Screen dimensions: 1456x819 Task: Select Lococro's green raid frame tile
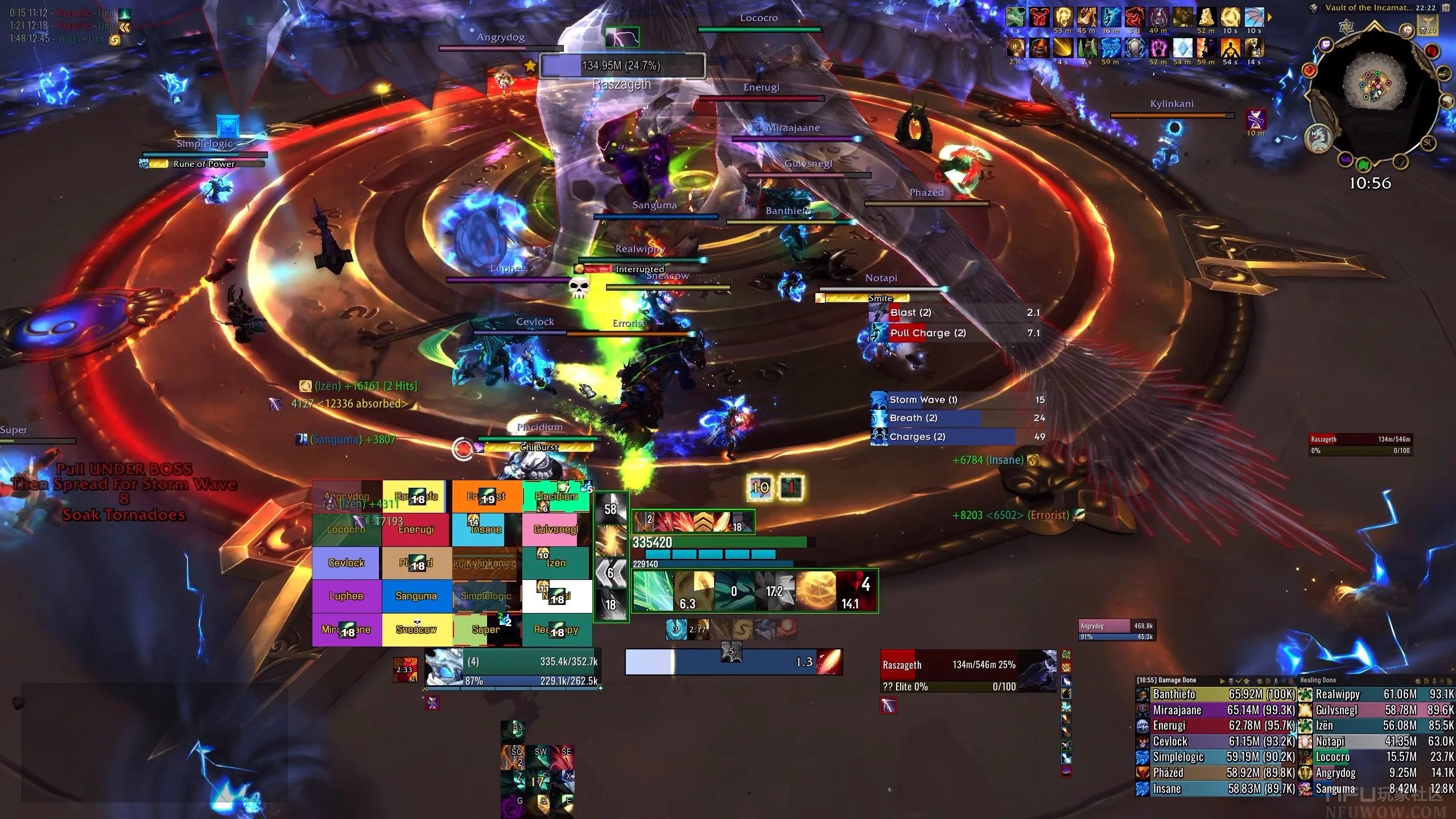[x=346, y=530]
